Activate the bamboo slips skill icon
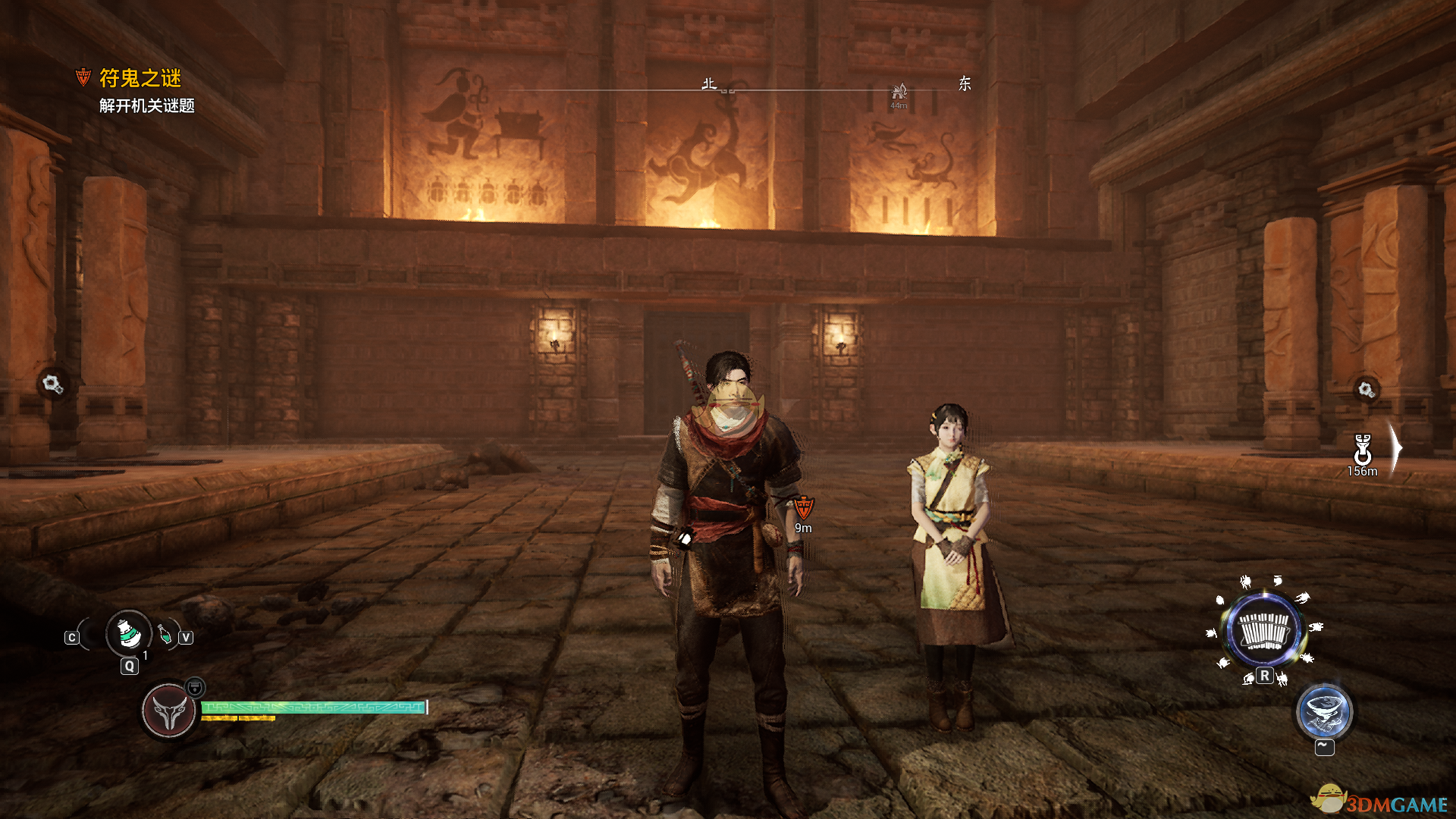Viewport: 1456px width, 819px height. pyautogui.click(x=1263, y=629)
